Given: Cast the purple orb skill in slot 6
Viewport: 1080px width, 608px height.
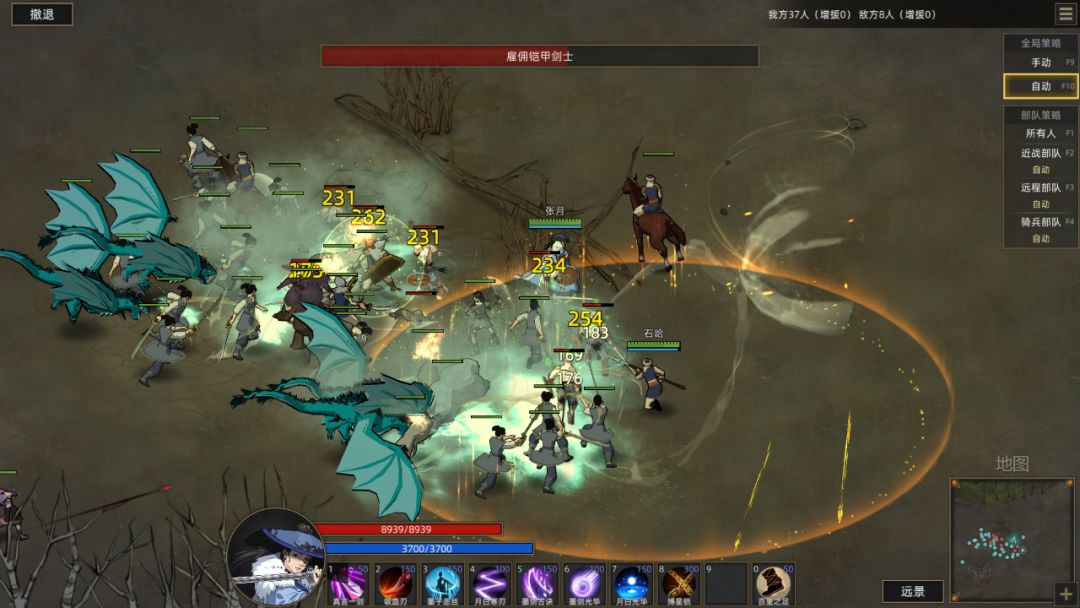Looking at the screenshot, I should tap(584, 584).
